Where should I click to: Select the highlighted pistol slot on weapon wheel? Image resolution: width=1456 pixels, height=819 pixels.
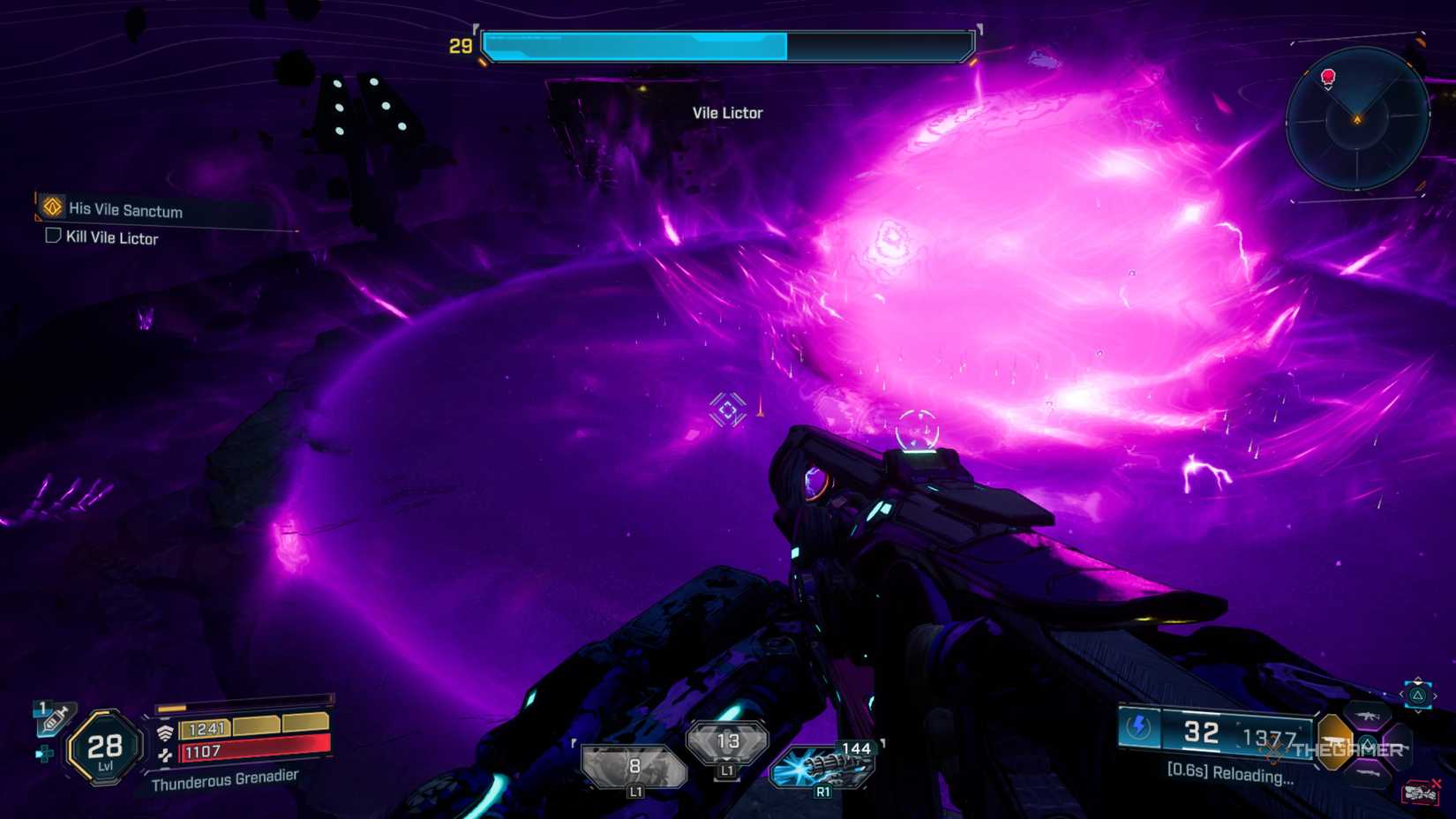[1332, 741]
